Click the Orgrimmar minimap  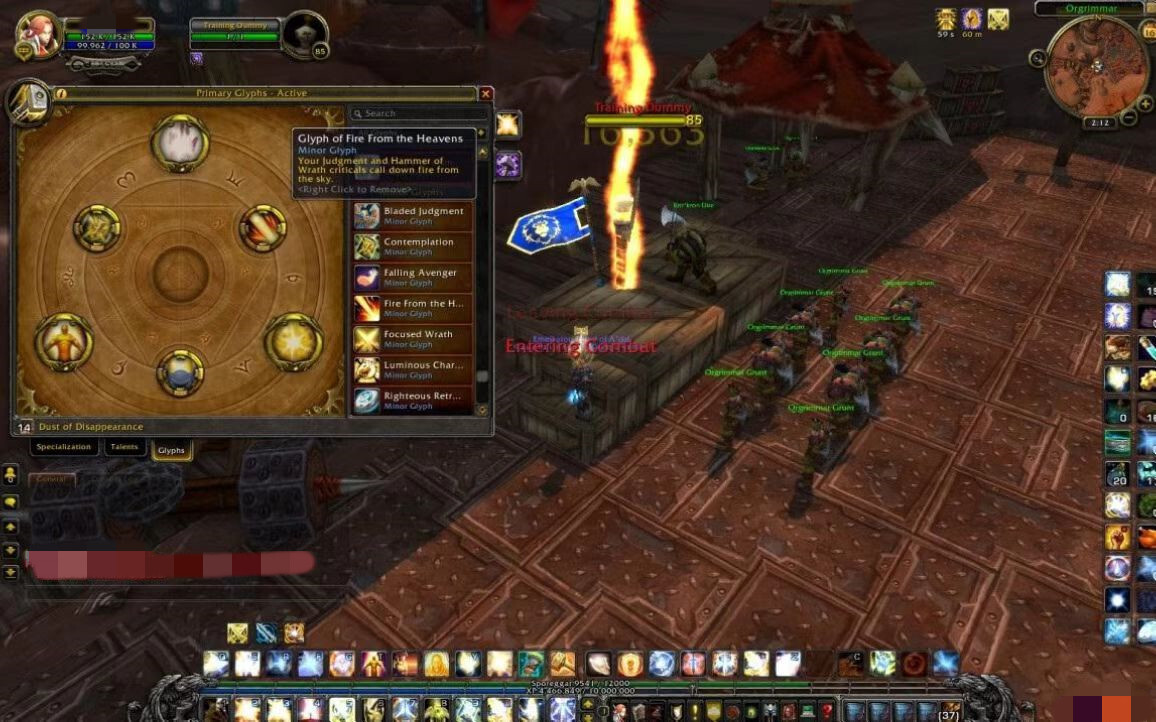tap(1095, 66)
